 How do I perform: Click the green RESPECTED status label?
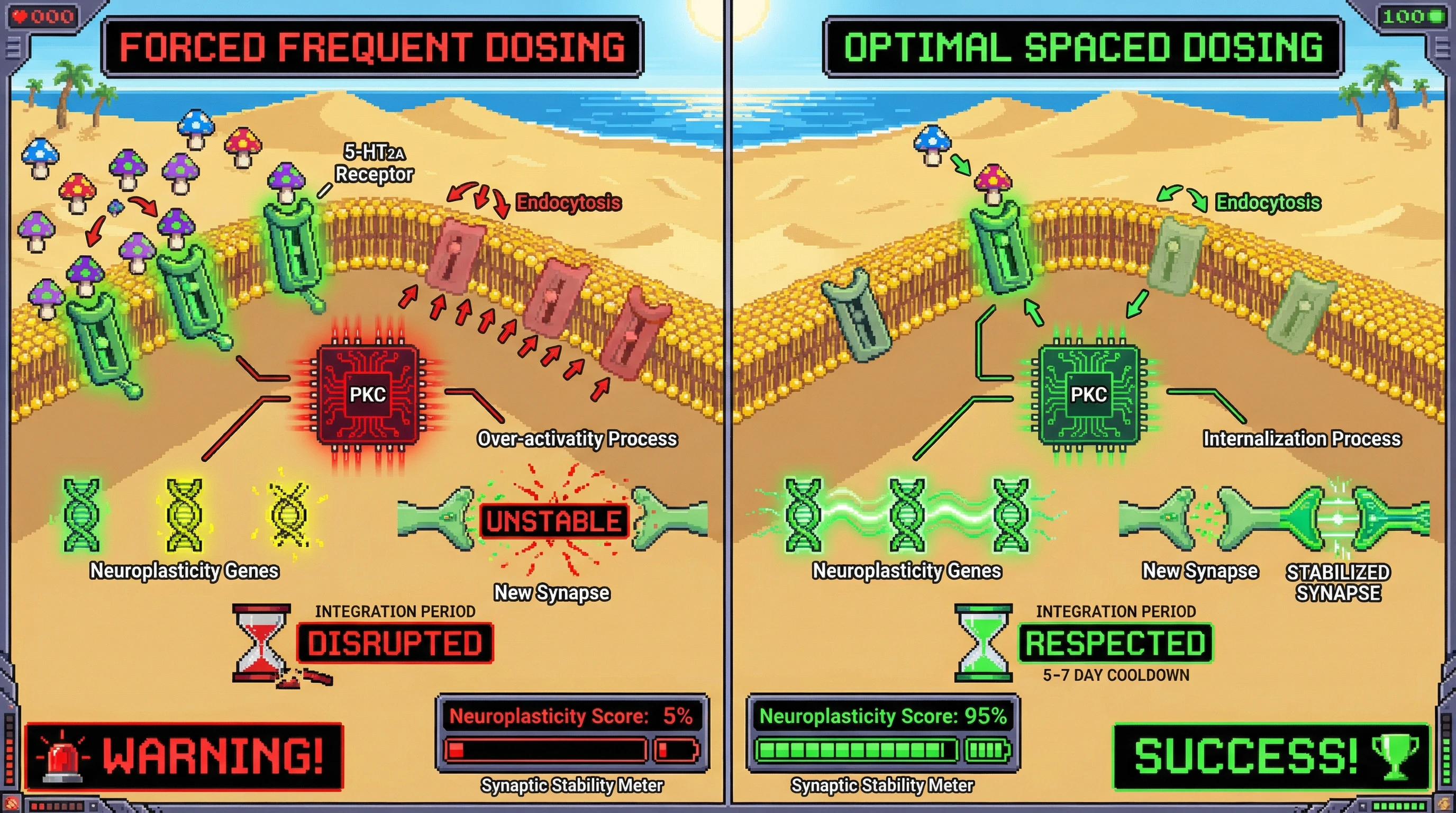coord(1115,644)
